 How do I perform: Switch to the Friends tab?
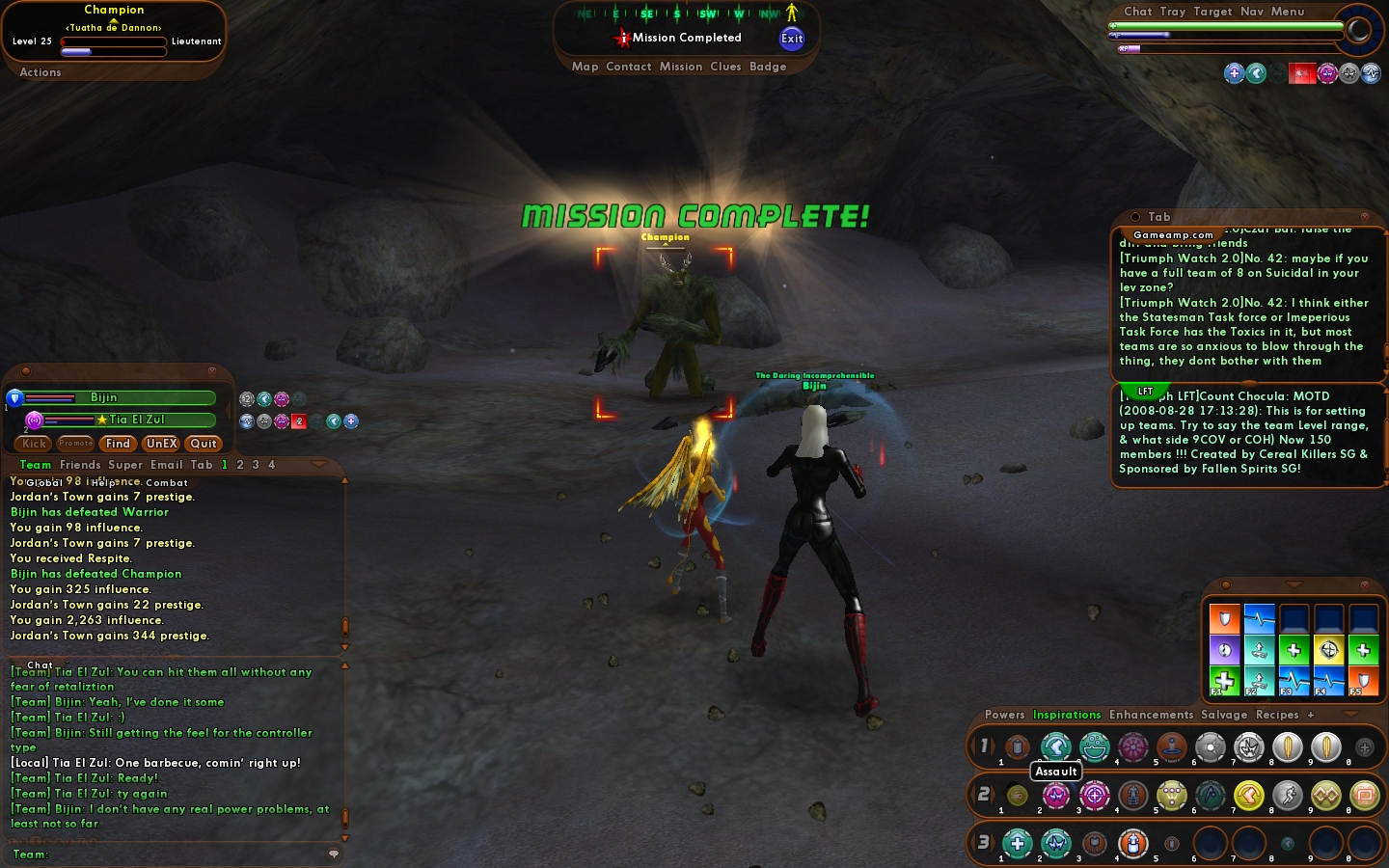(80, 465)
